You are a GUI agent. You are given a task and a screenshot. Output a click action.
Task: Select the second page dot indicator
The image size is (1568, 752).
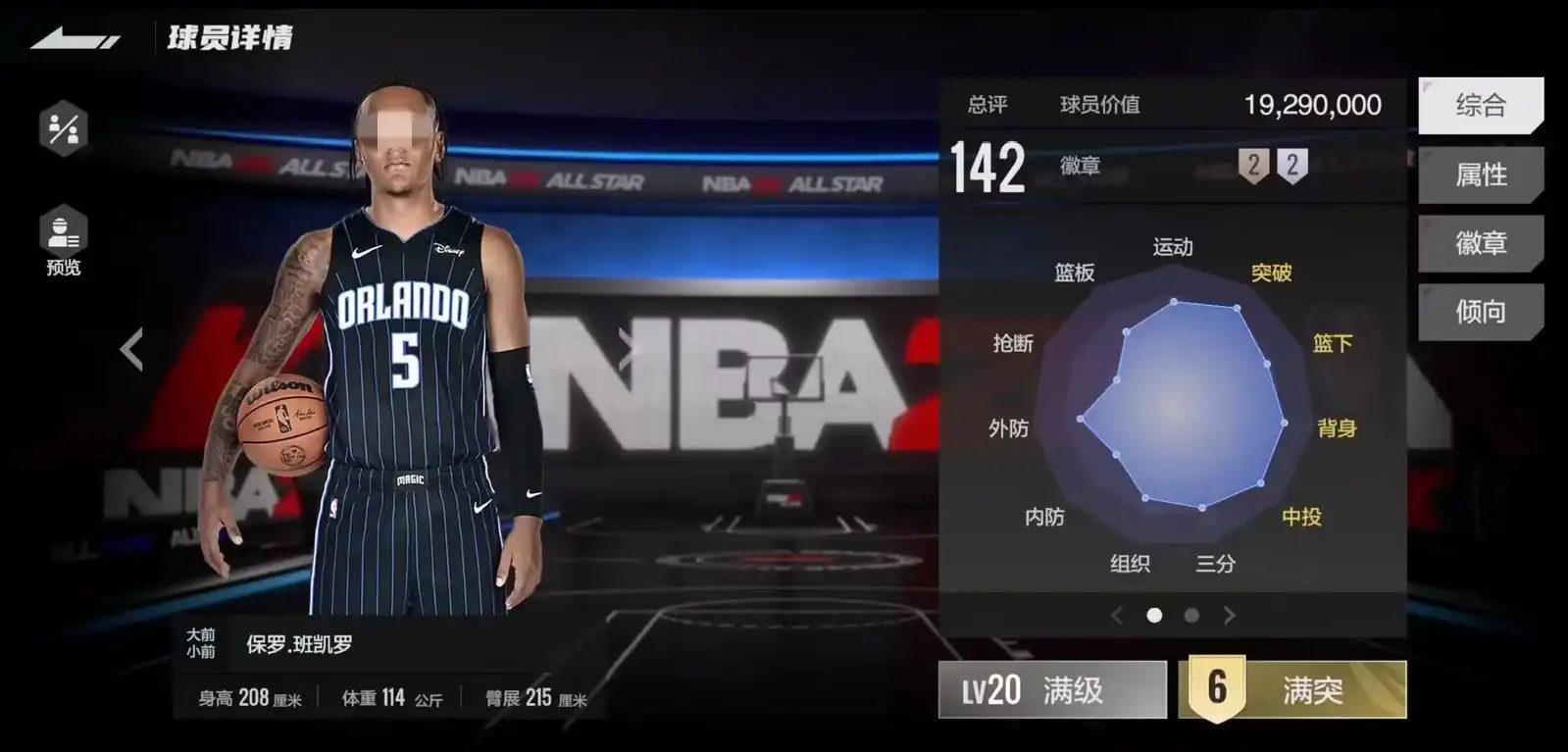tap(1191, 616)
